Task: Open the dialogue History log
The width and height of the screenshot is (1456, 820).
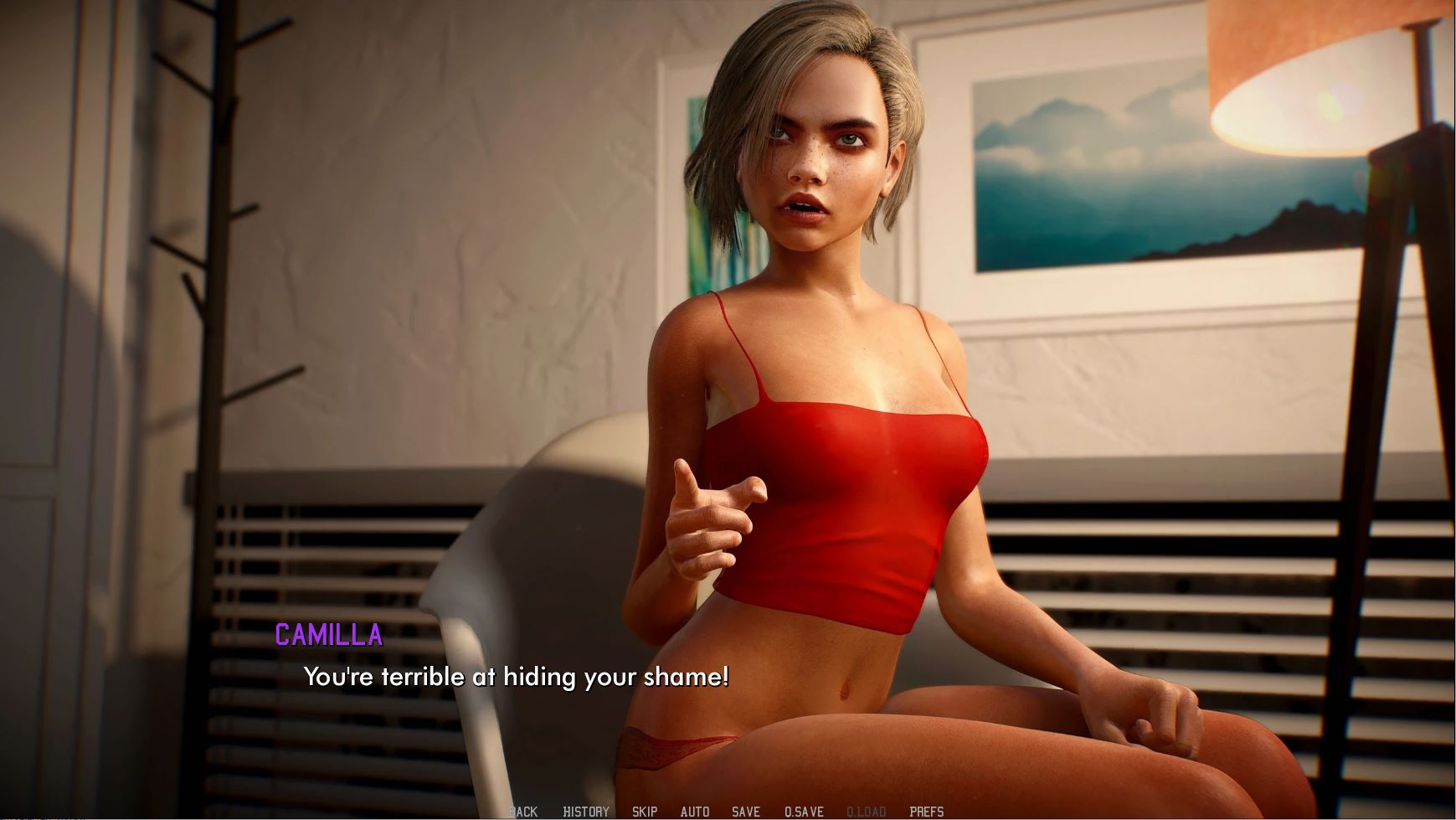Action: click(x=586, y=811)
